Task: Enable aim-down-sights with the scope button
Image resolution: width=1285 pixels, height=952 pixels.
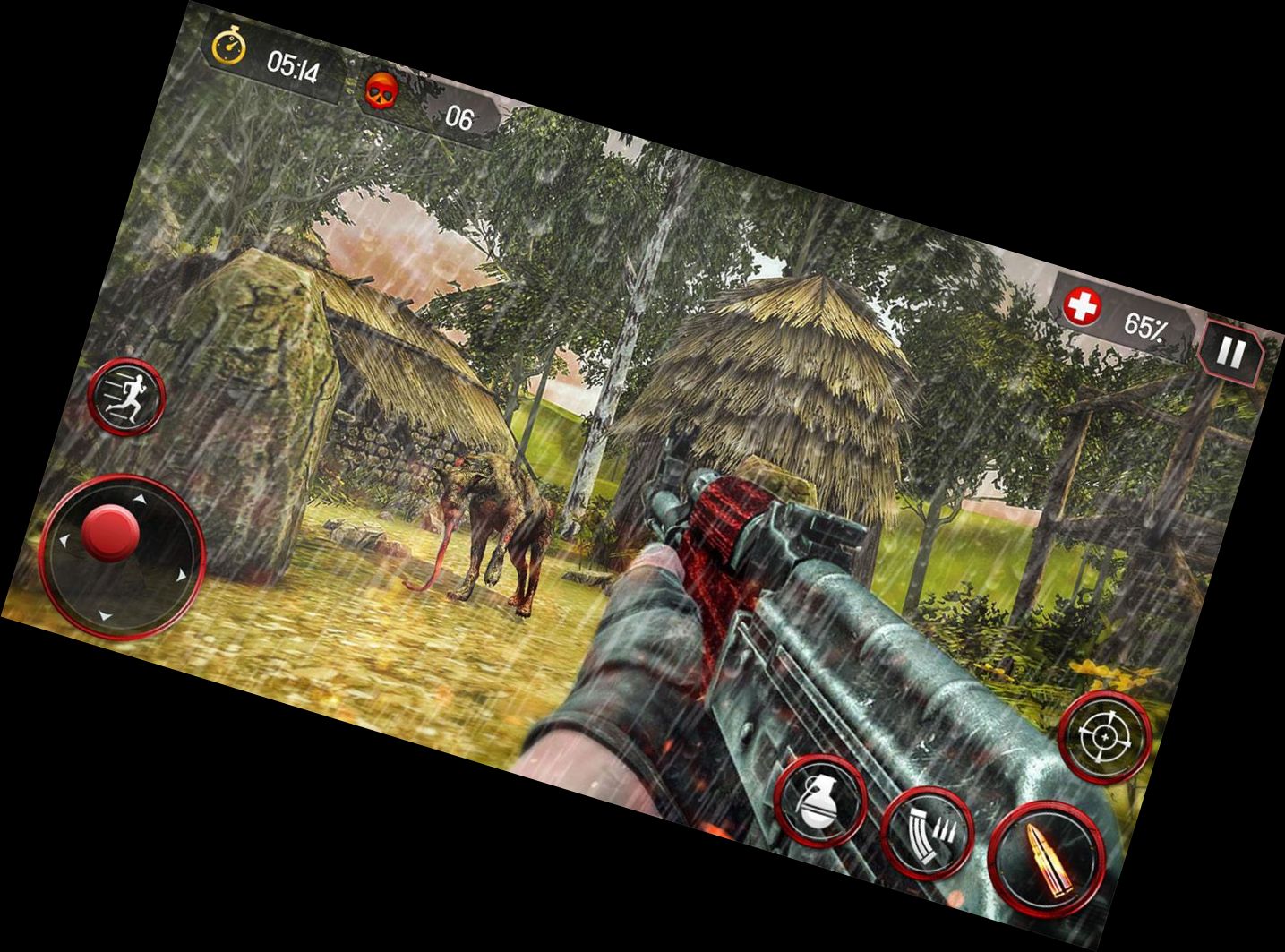Action: (x=1106, y=737)
